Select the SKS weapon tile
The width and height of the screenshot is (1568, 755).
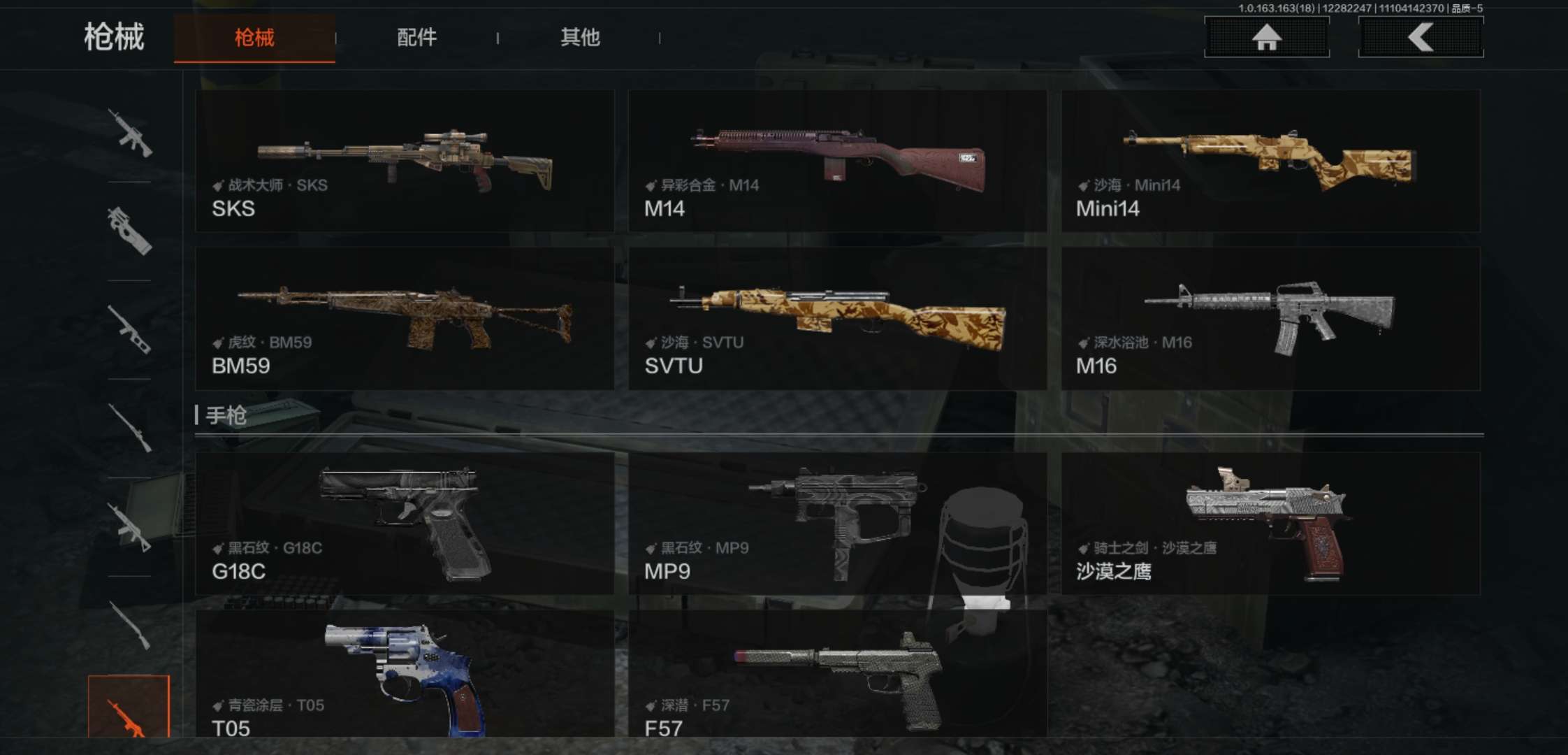click(405, 161)
